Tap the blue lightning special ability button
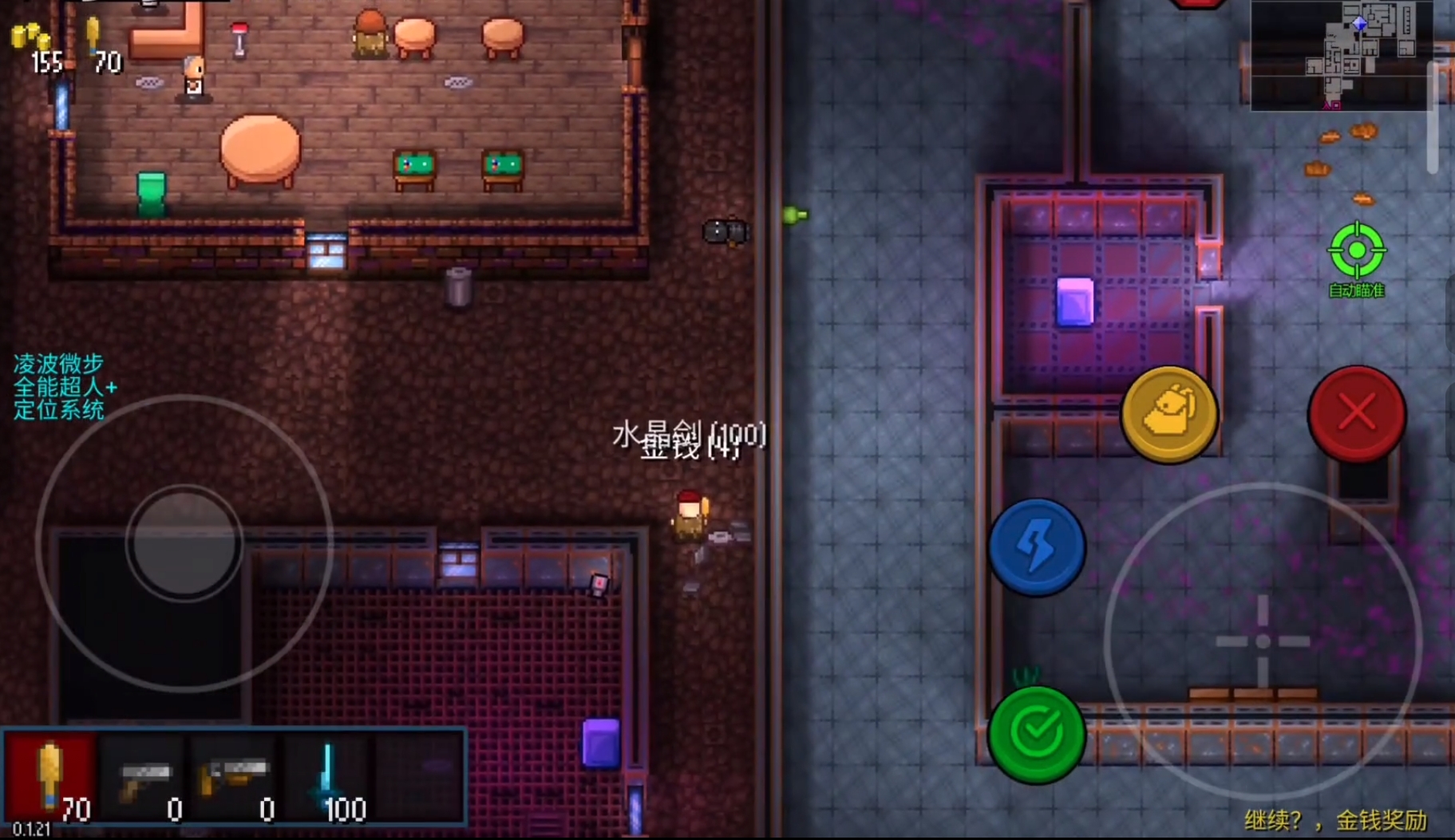 coord(1038,548)
